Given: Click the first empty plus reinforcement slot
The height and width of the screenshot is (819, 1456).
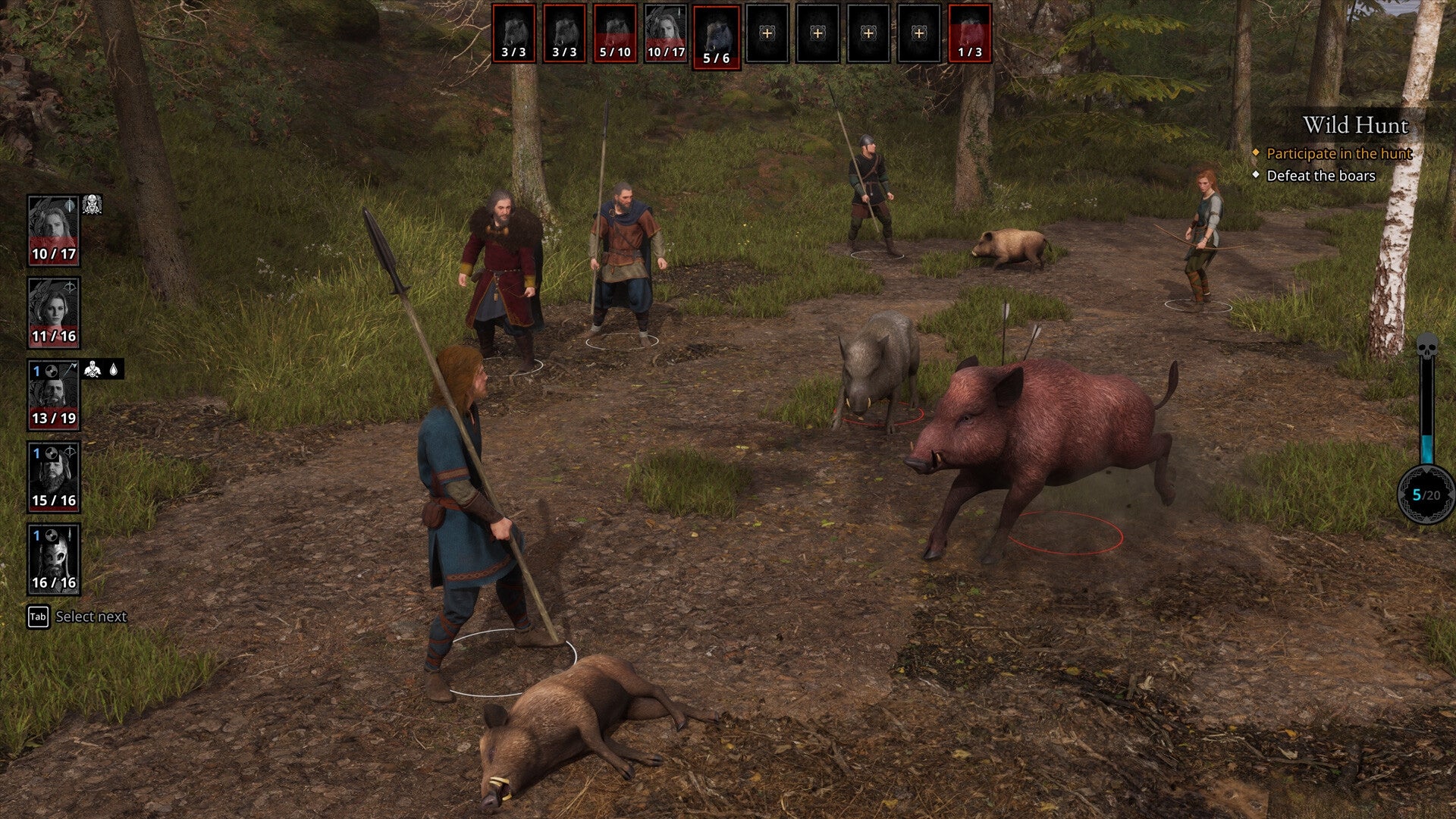Looking at the screenshot, I should pos(767,33).
